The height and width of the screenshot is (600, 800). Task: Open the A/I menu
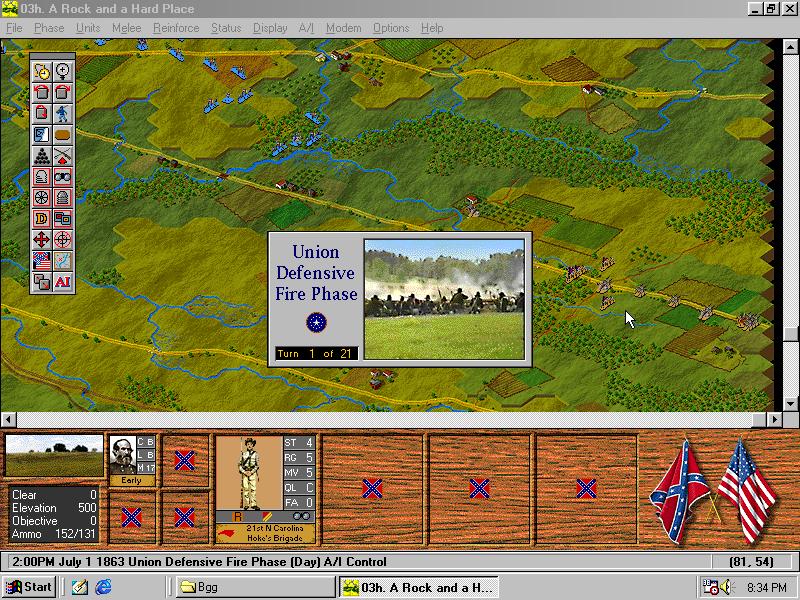(x=306, y=28)
